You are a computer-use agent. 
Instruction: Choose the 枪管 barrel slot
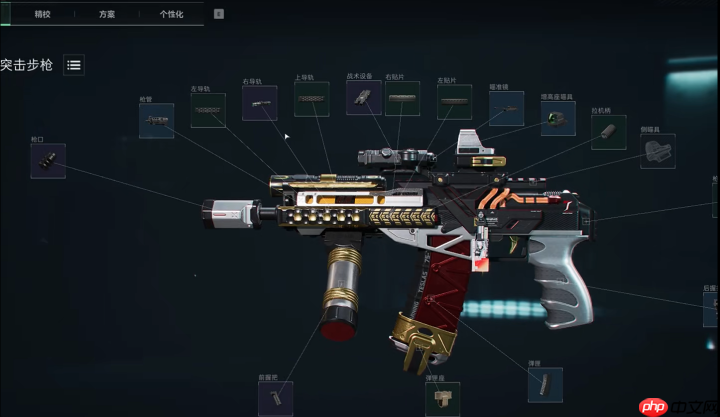[x=156, y=121]
